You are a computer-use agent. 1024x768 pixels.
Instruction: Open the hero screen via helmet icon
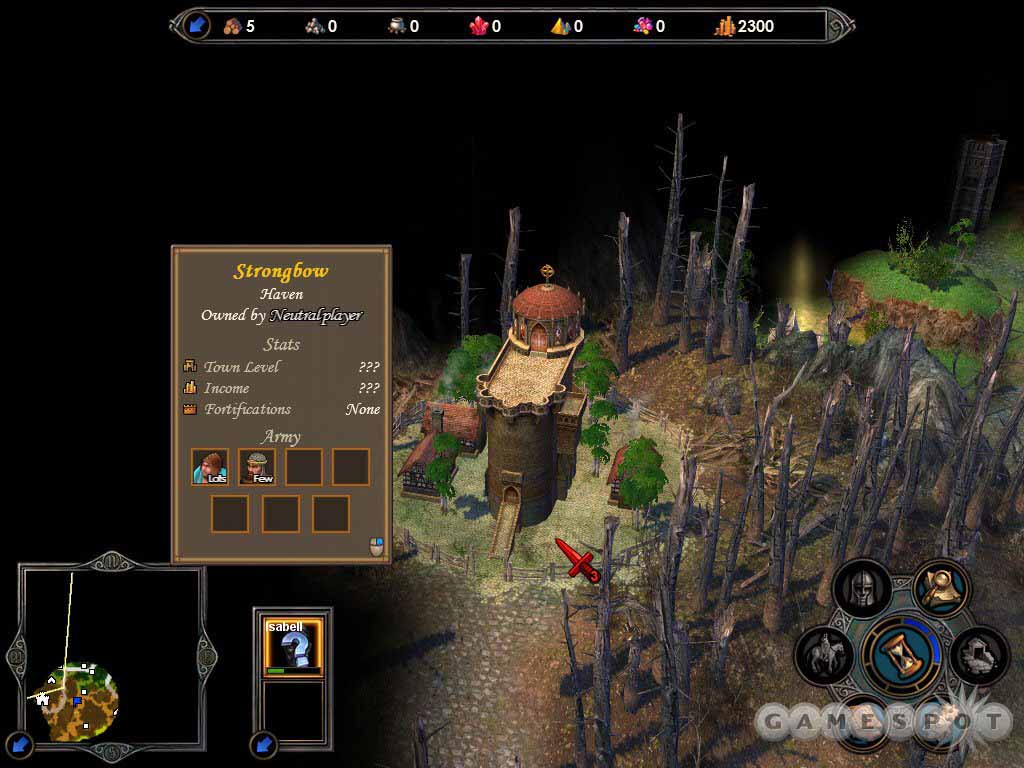pos(861,589)
